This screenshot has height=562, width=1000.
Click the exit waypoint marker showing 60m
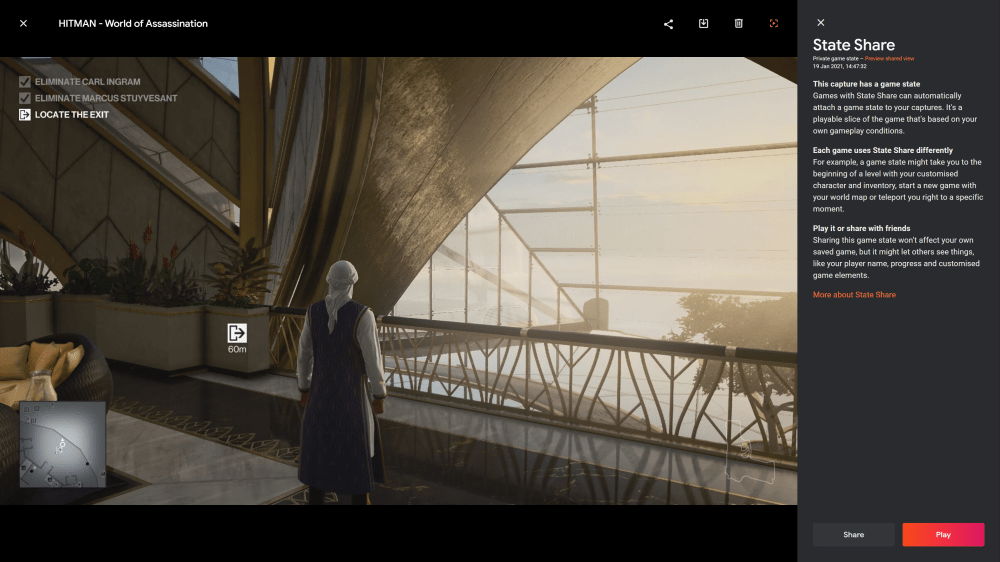coord(237,337)
